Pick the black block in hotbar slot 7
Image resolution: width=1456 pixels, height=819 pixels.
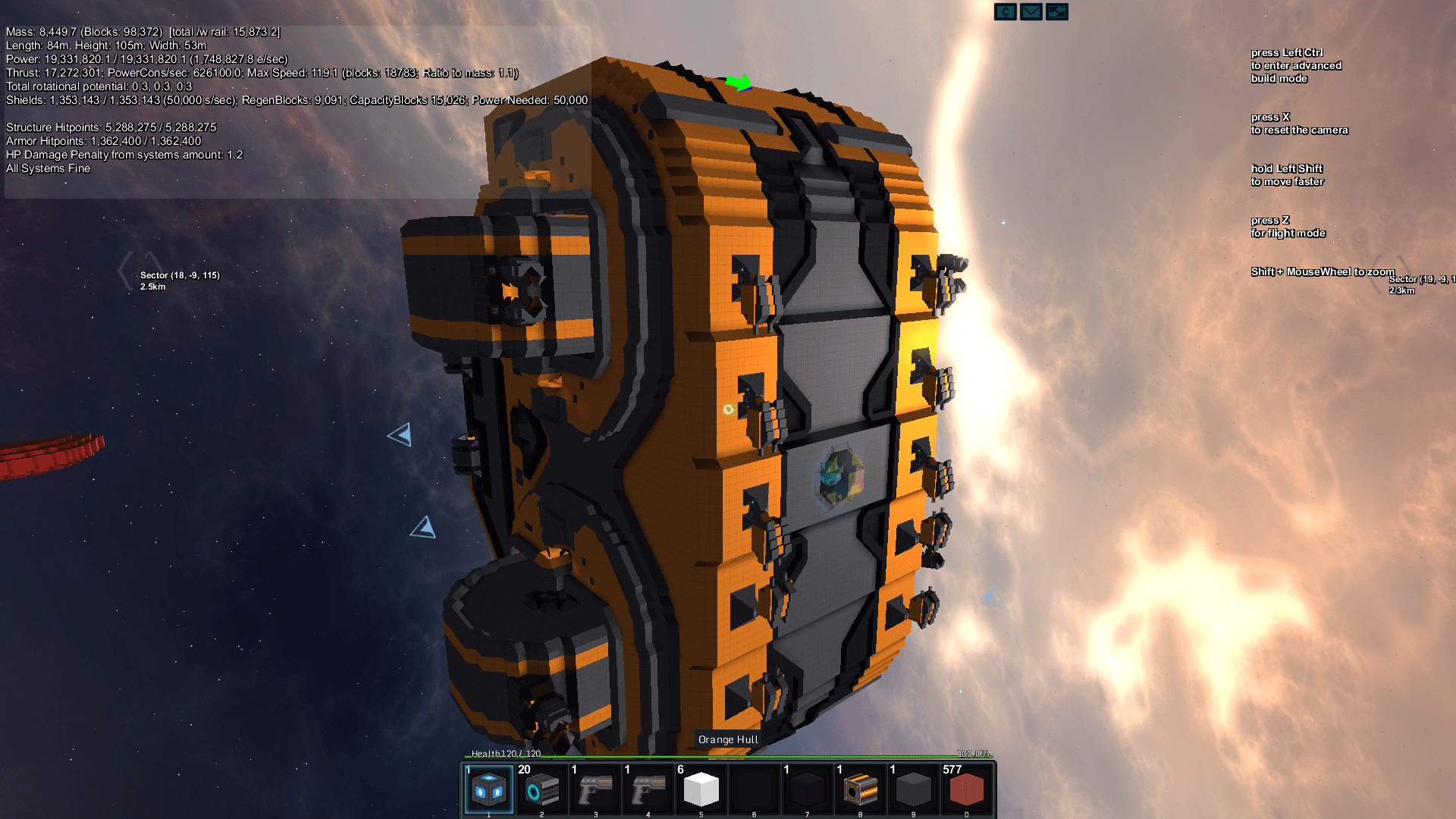(x=808, y=789)
